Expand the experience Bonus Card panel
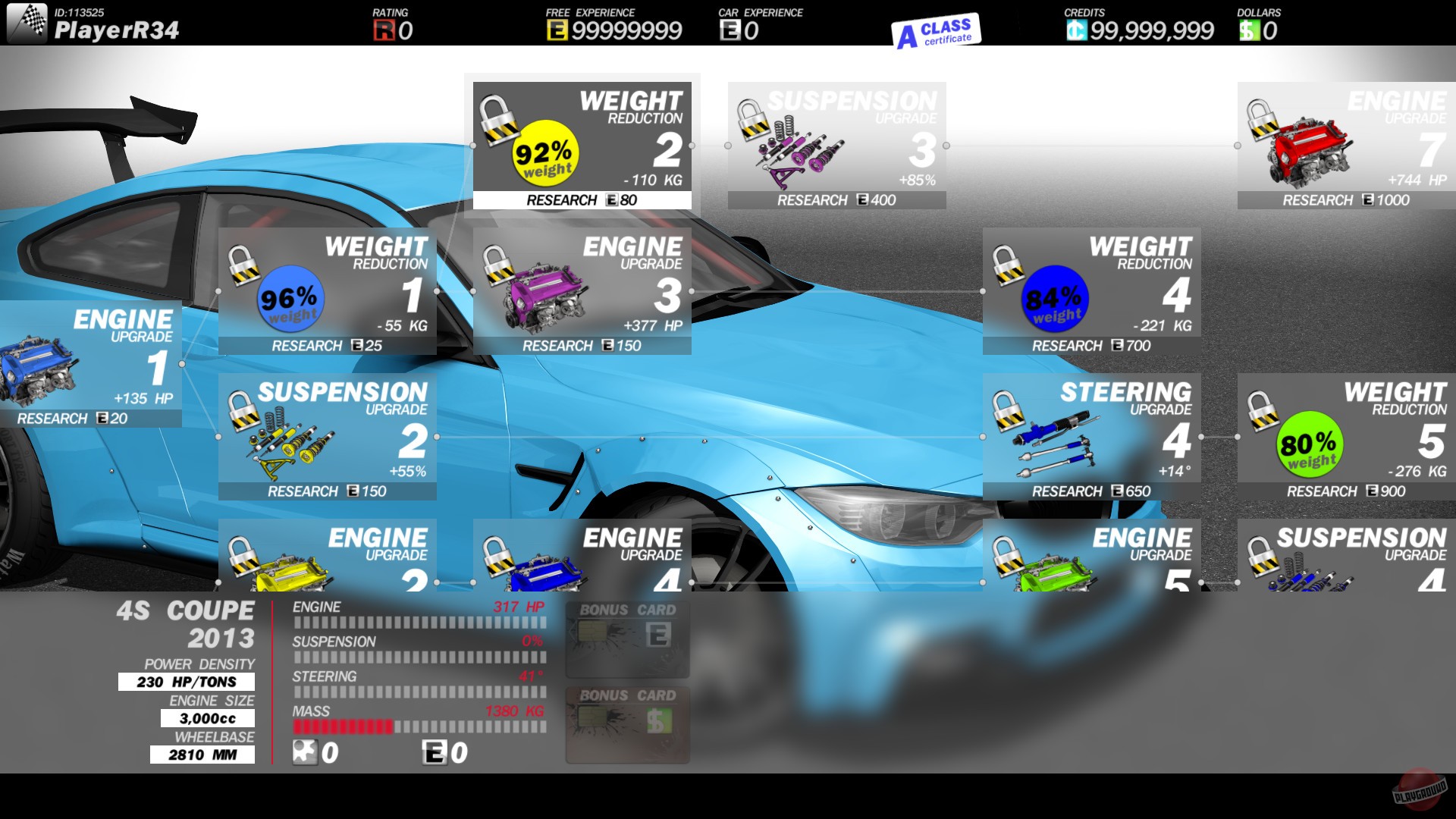Viewport: 1456px width, 819px height. (x=627, y=641)
